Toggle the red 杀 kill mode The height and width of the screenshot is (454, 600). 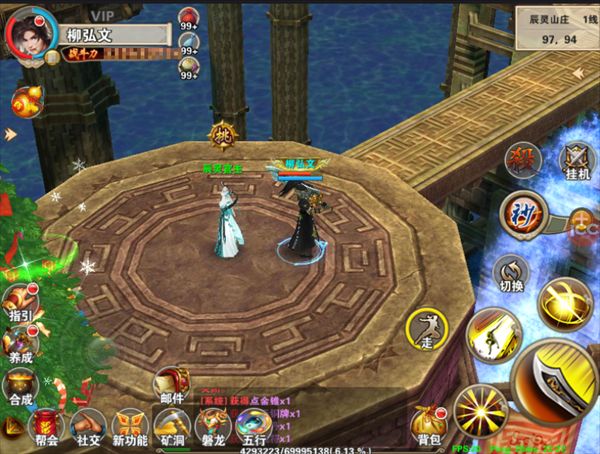[x=522, y=160]
